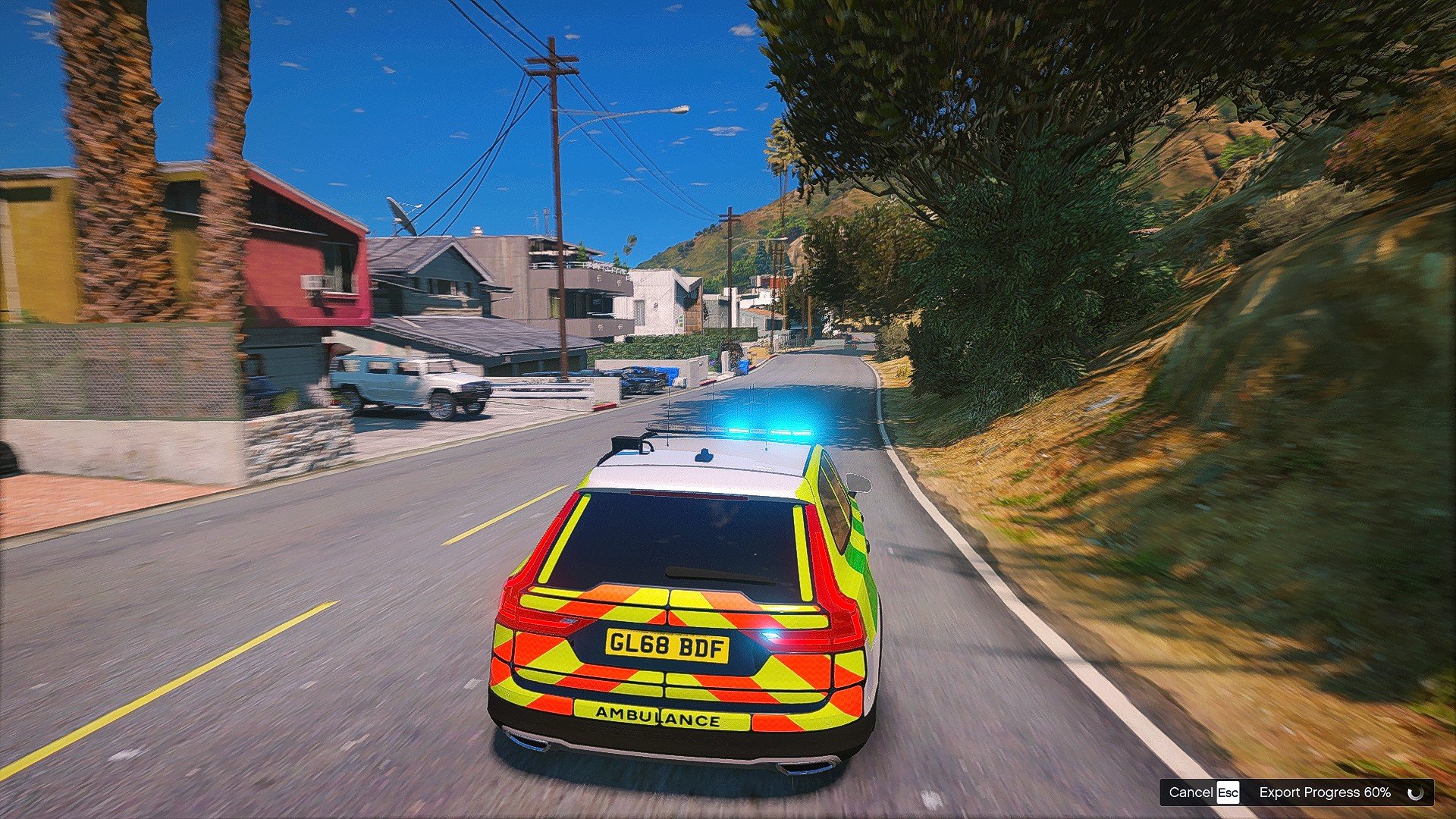Cancel the video export
This screenshot has width=1456, height=819.
(x=1203, y=792)
